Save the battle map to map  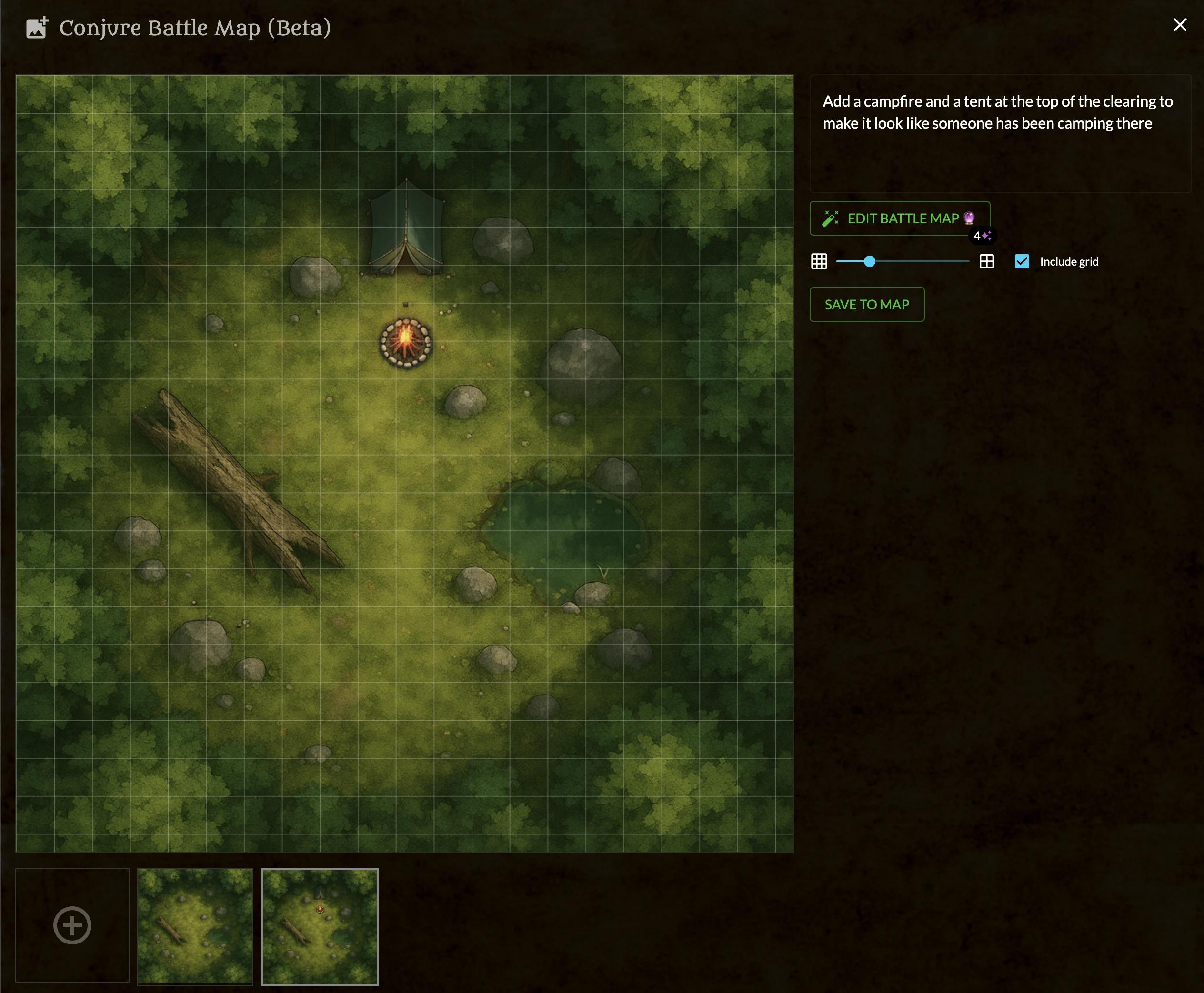pos(866,305)
